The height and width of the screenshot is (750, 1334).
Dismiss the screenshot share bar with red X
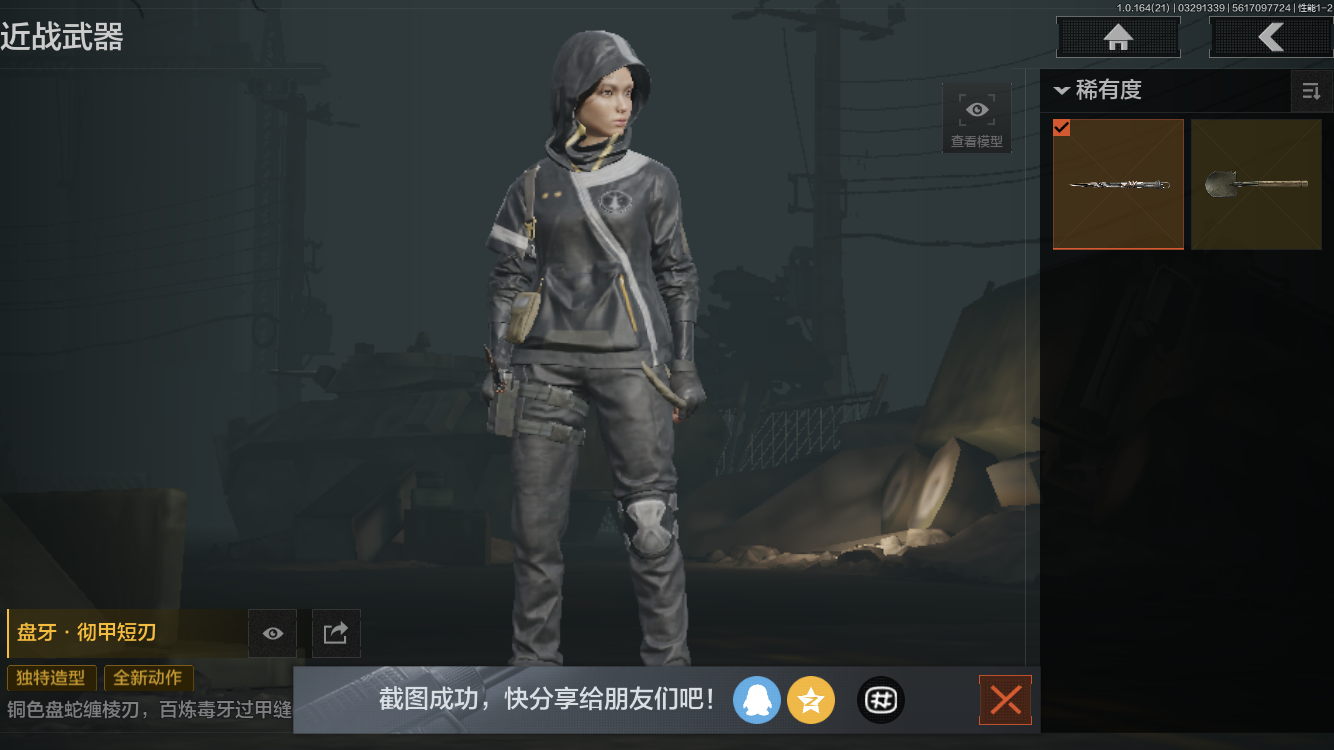1005,700
